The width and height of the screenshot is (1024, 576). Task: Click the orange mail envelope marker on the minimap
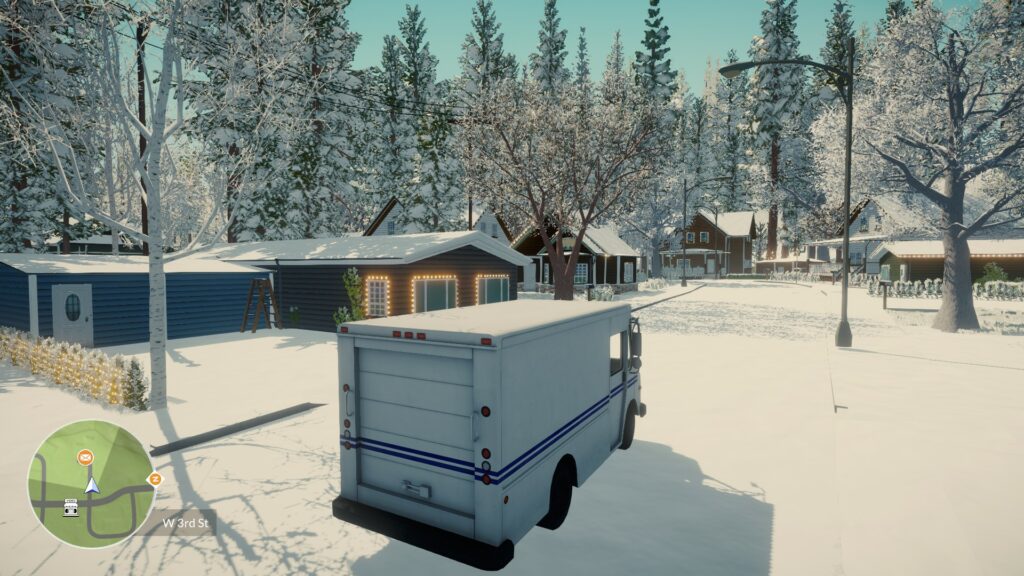(x=85, y=458)
